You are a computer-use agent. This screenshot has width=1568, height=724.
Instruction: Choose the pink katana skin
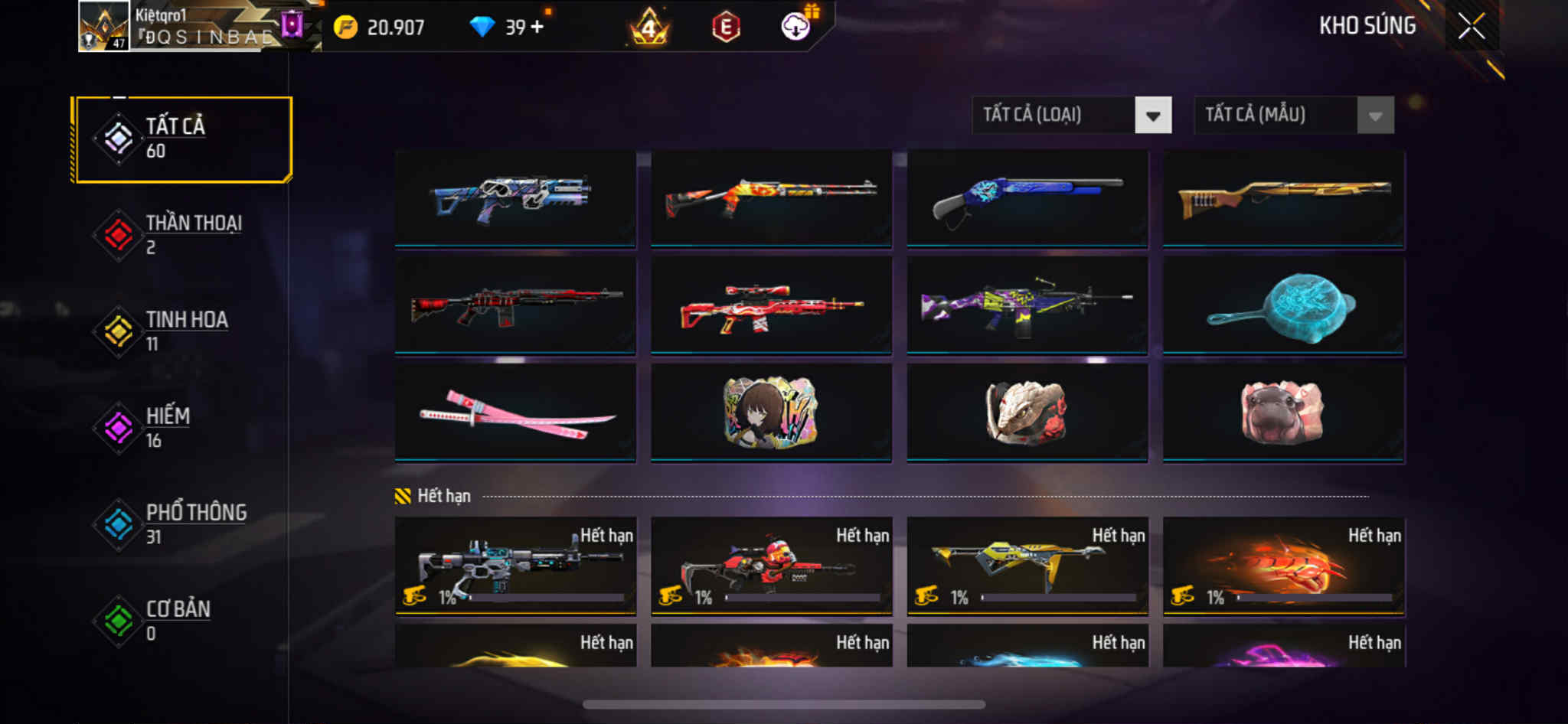tap(515, 413)
